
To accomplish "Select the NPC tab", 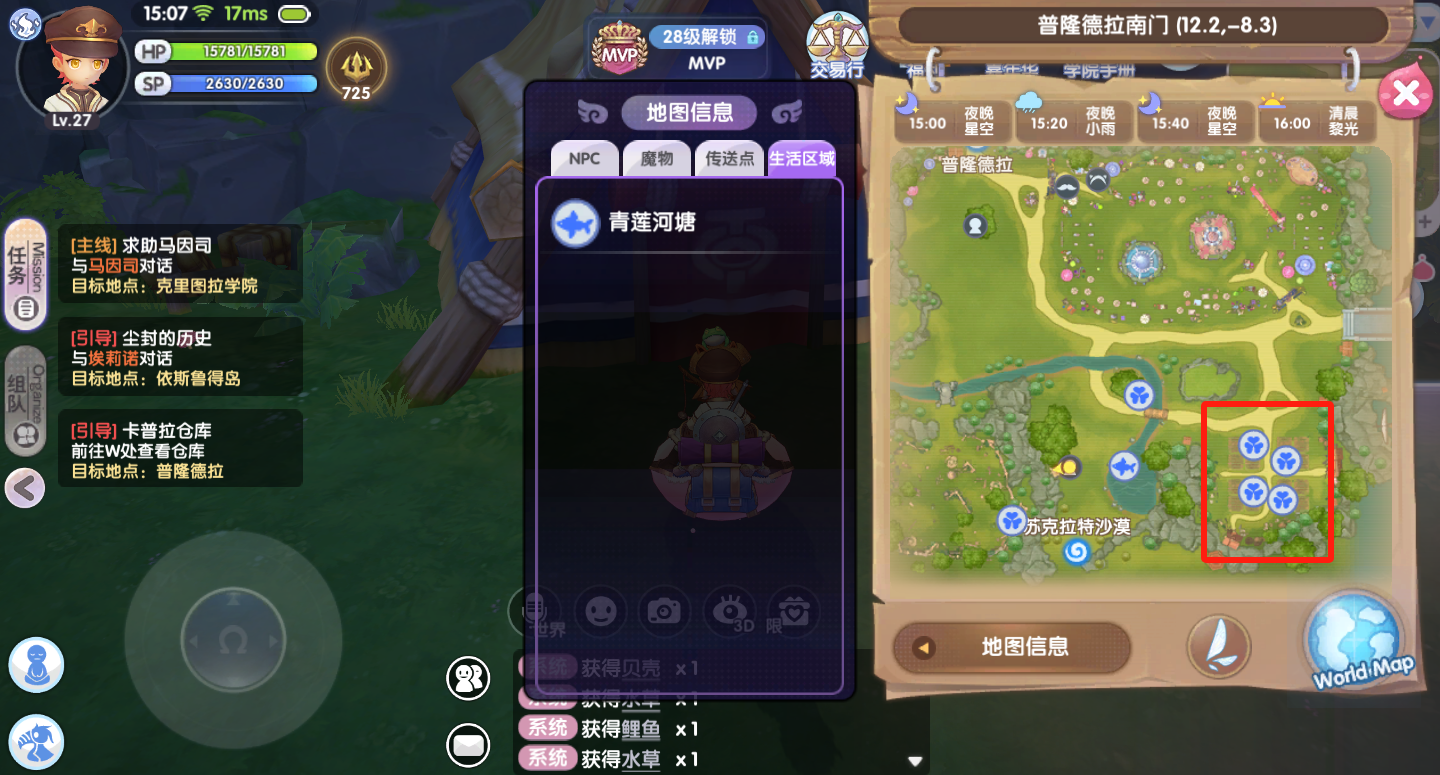I will (584, 158).
